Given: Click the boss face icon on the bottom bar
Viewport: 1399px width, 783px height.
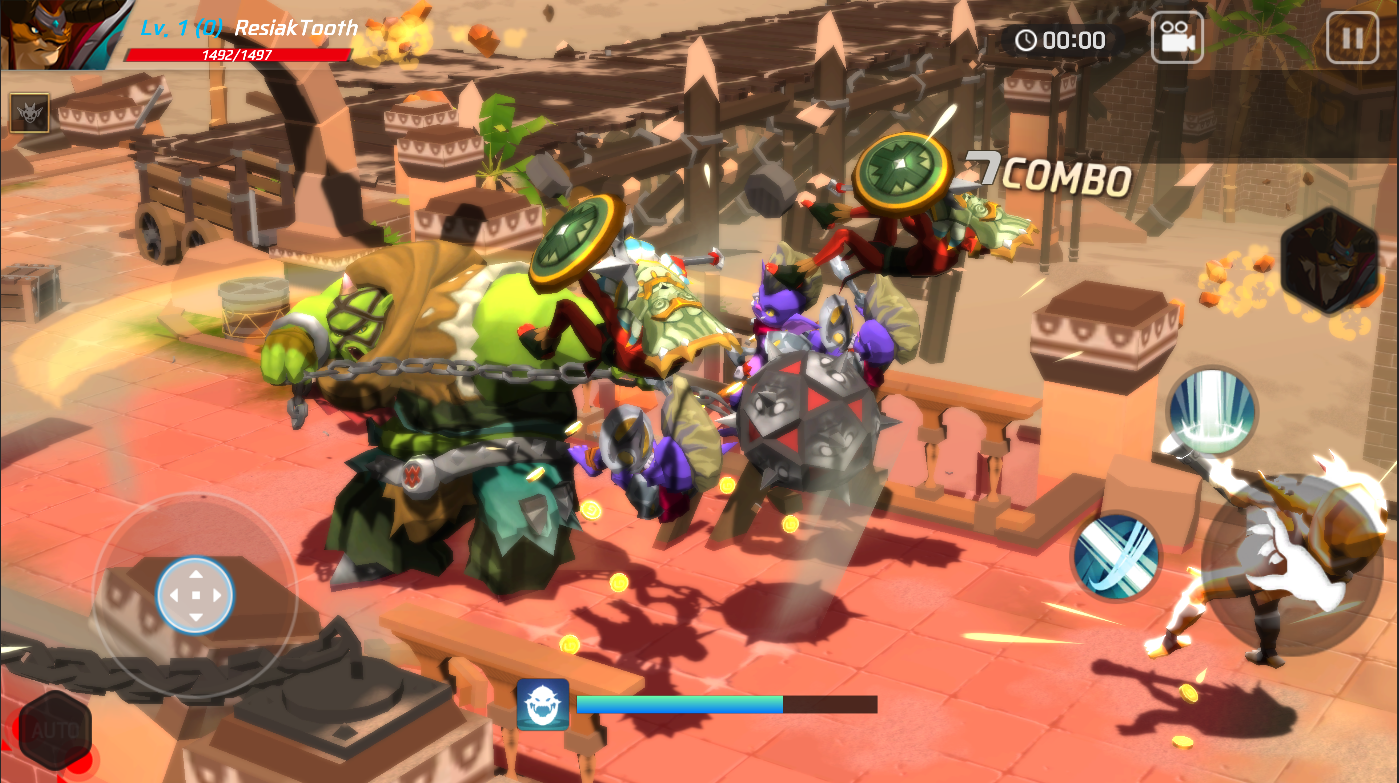Looking at the screenshot, I should point(545,706).
